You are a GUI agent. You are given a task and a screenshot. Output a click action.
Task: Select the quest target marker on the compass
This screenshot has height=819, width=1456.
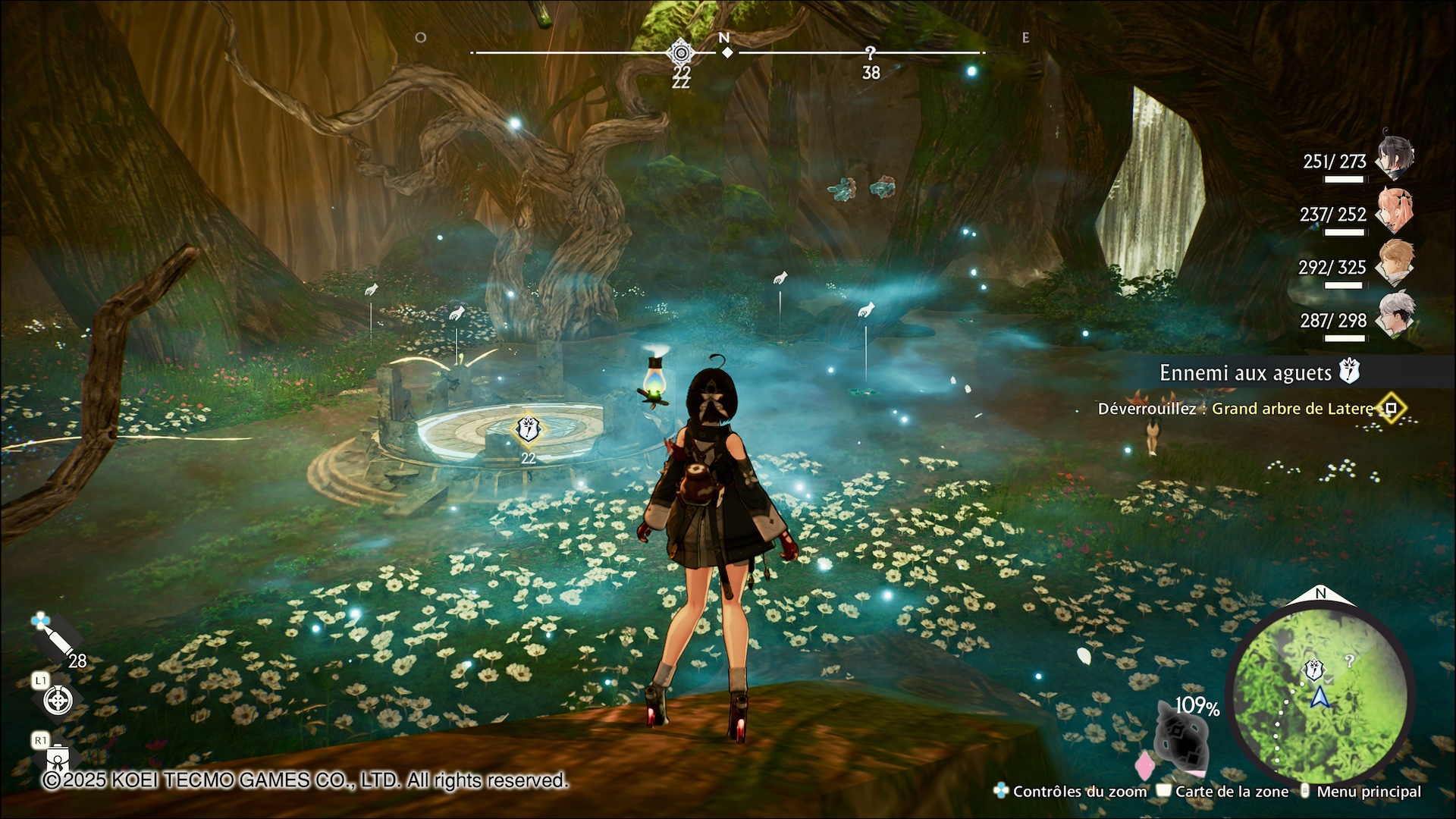click(x=681, y=53)
